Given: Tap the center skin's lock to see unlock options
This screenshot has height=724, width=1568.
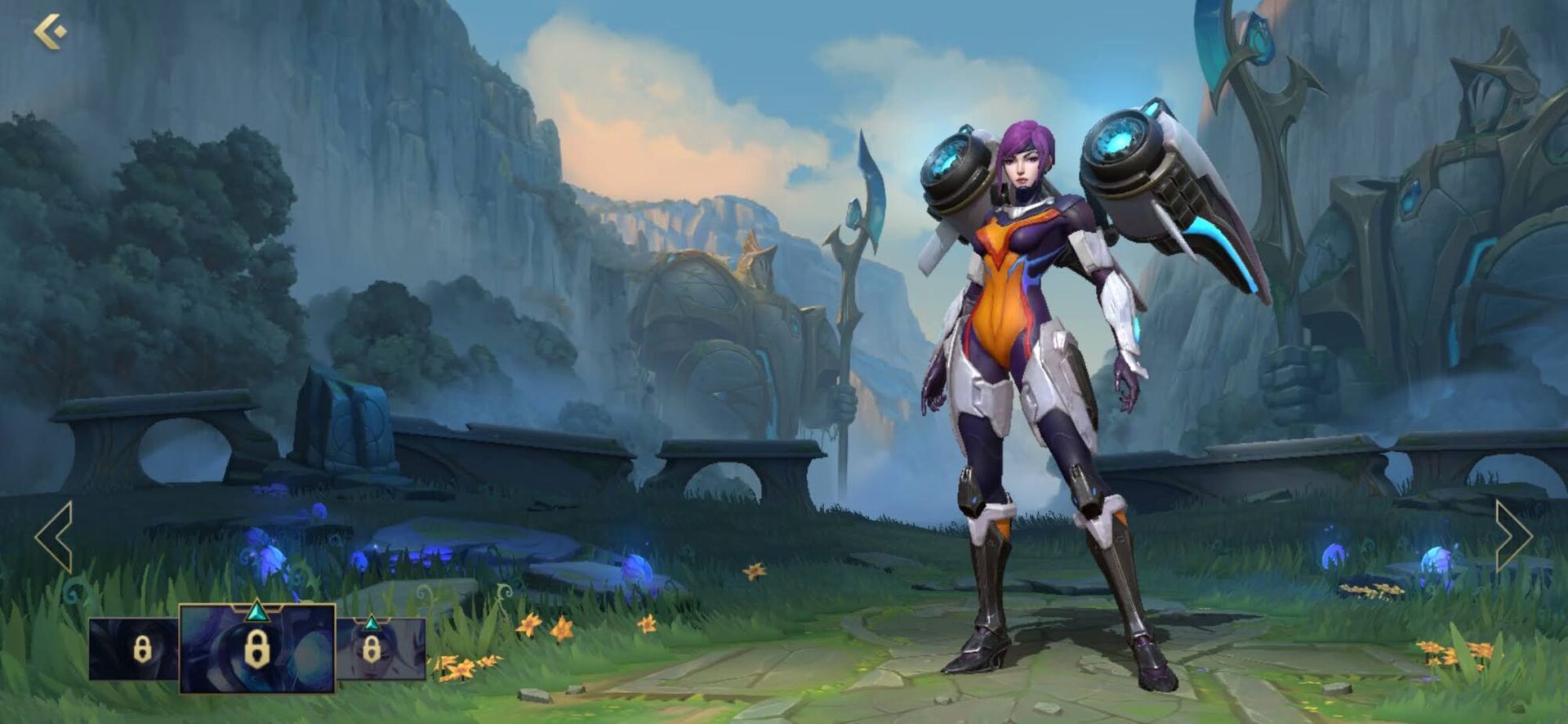Looking at the screenshot, I should point(256,651).
